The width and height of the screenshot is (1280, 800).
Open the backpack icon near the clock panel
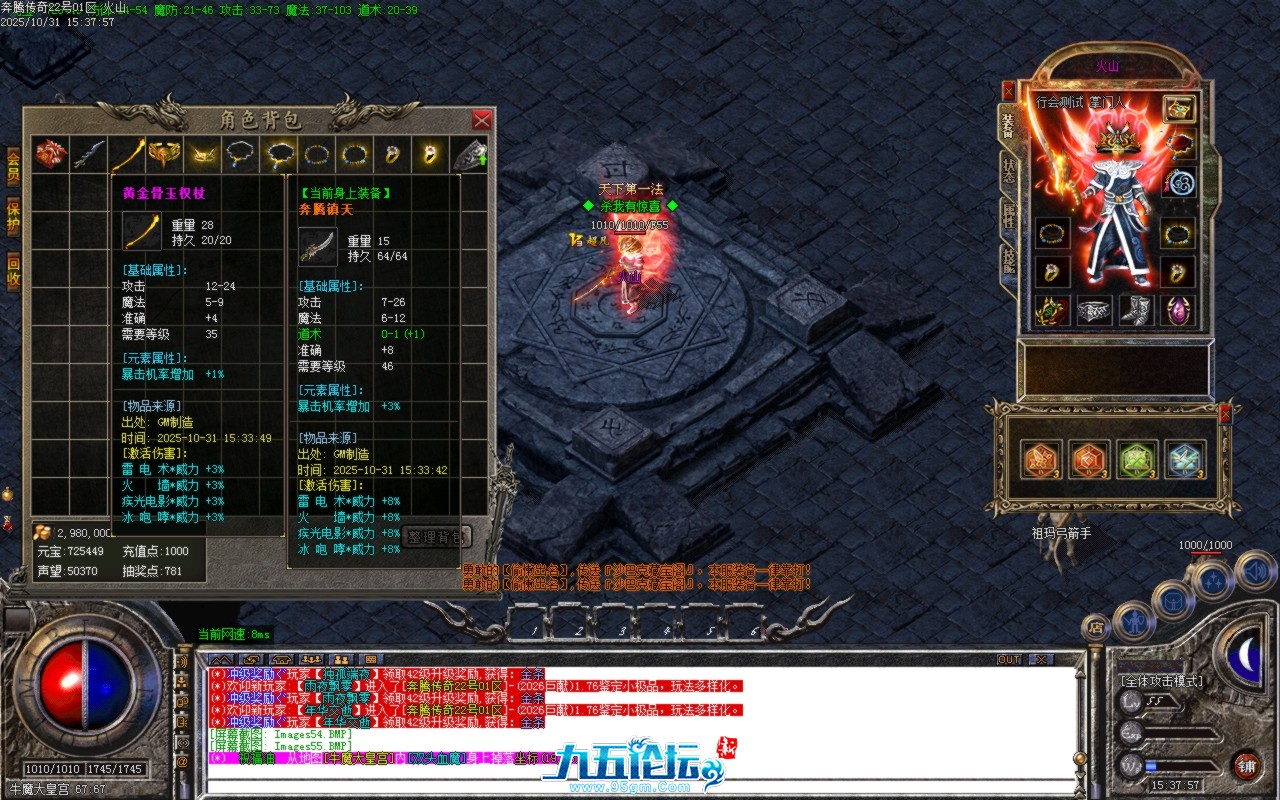pyautogui.click(x=1172, y=599)
